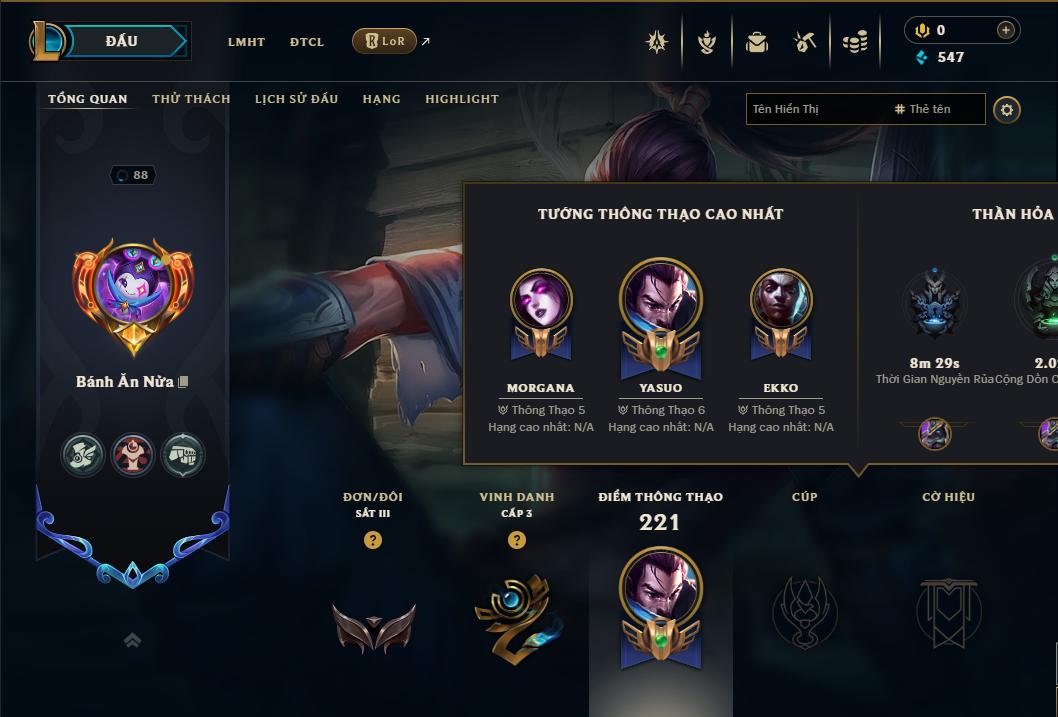Viewport: 1058px width, 717px height.
Task: Choose the Ekko mastery portrait
Action: 781,301
